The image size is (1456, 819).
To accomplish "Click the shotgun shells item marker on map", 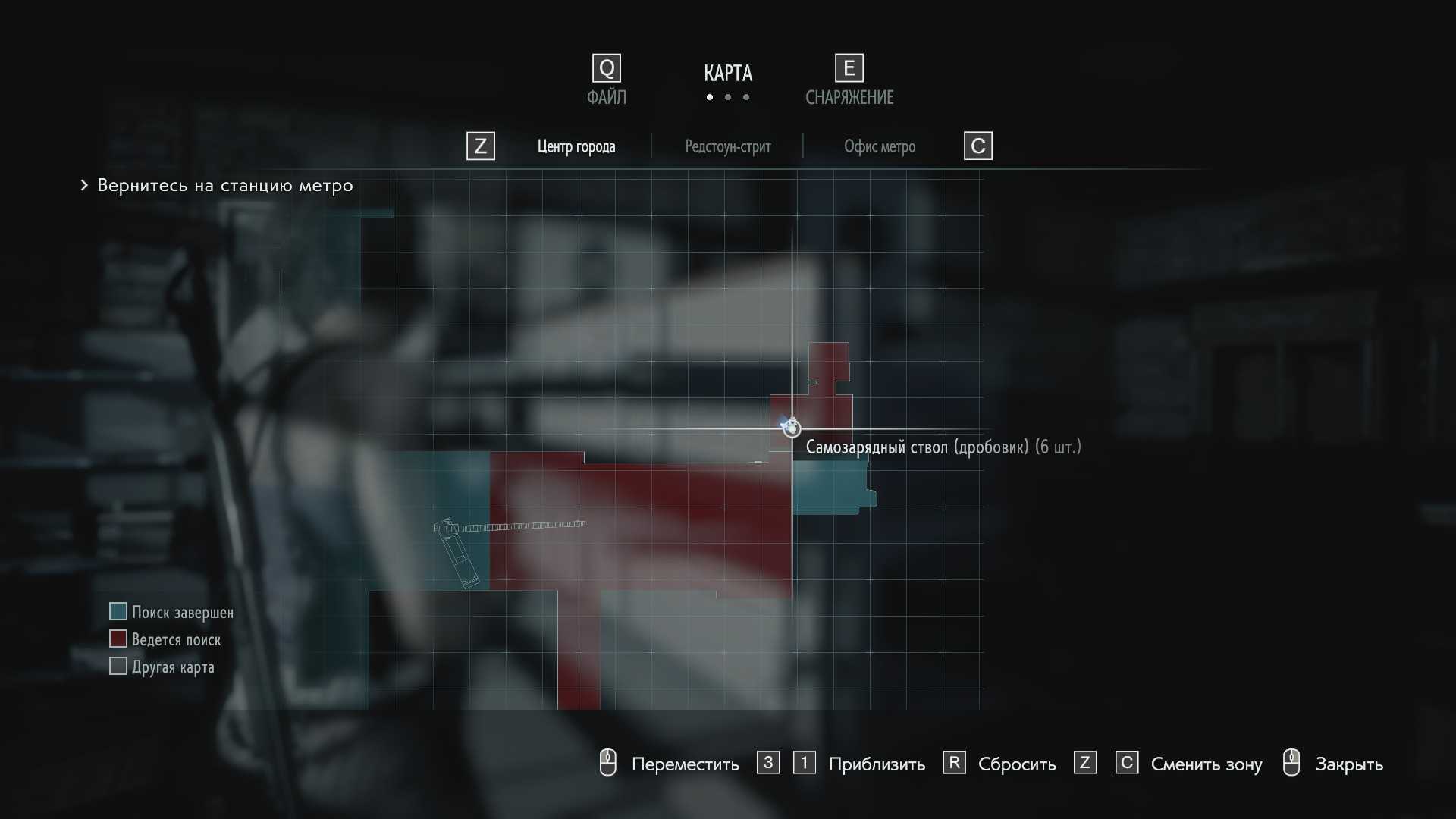I will 791,428.
